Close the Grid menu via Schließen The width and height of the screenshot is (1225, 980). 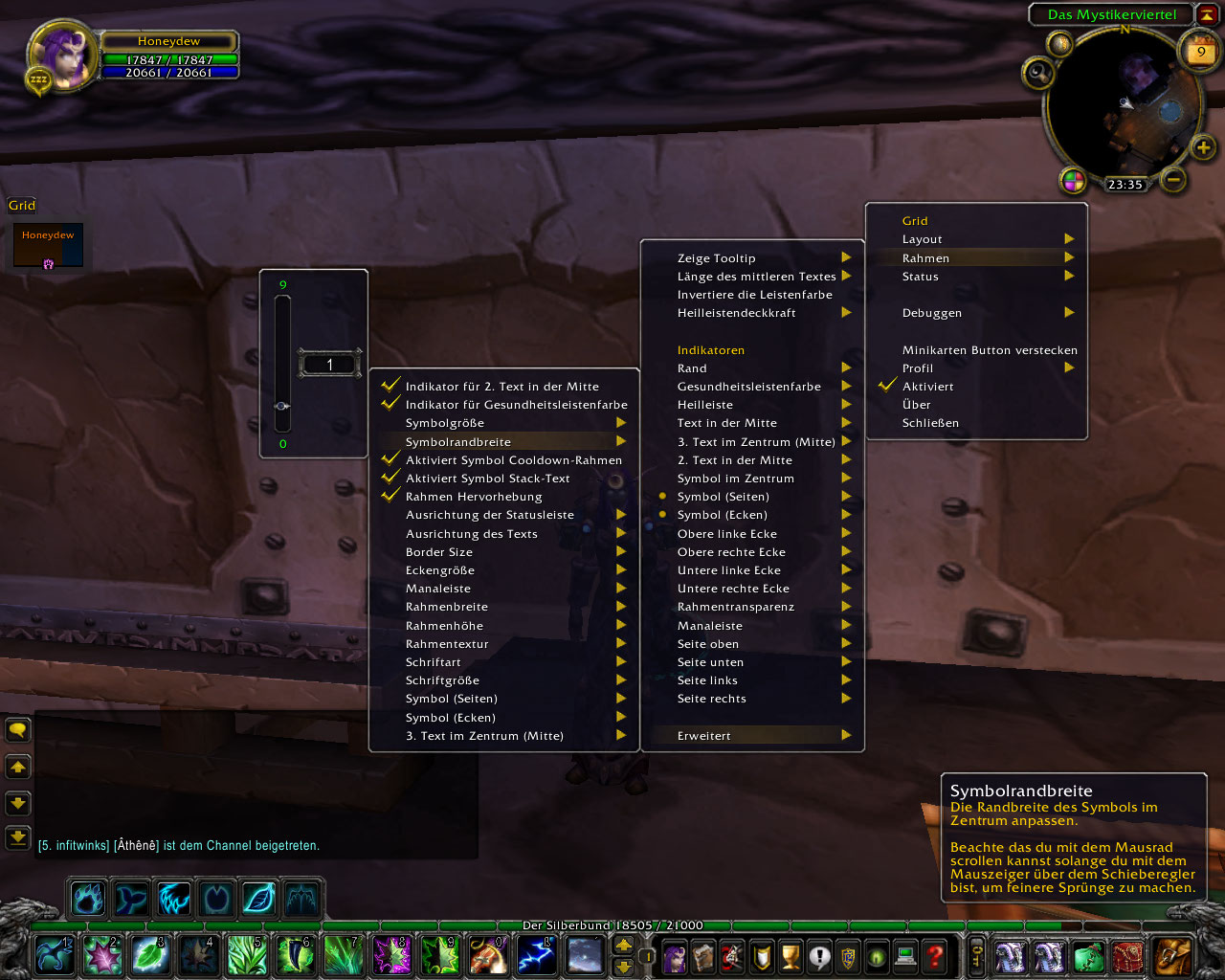930,423
